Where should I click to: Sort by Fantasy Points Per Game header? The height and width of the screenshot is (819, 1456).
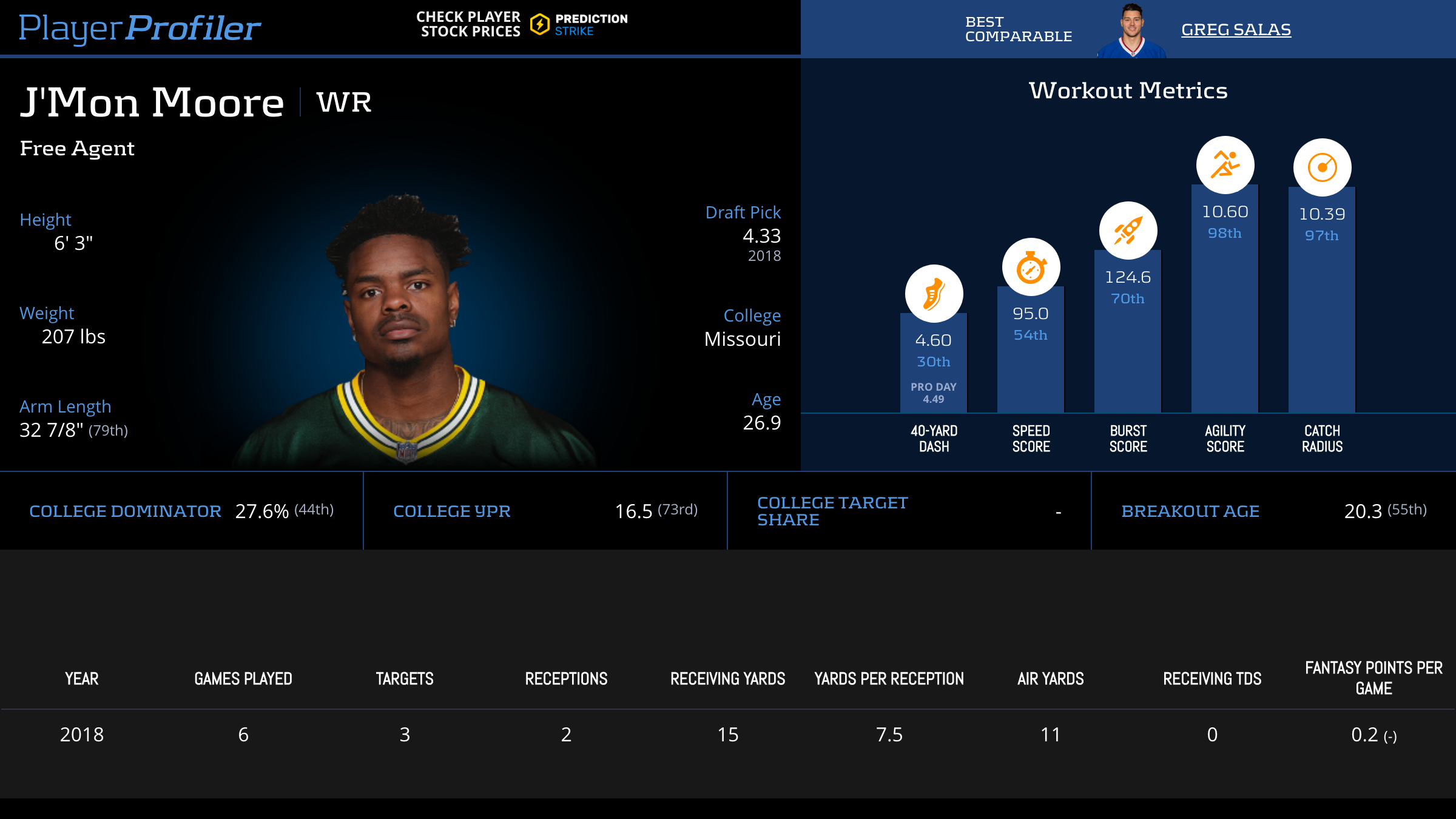click(x=1373, y=678)
